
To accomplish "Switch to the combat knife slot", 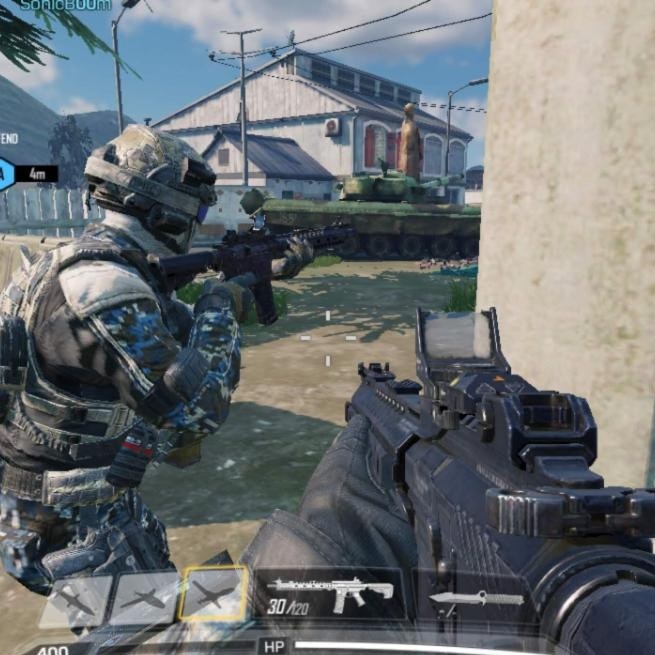I will pyautogui.click(x=475, y=598).
